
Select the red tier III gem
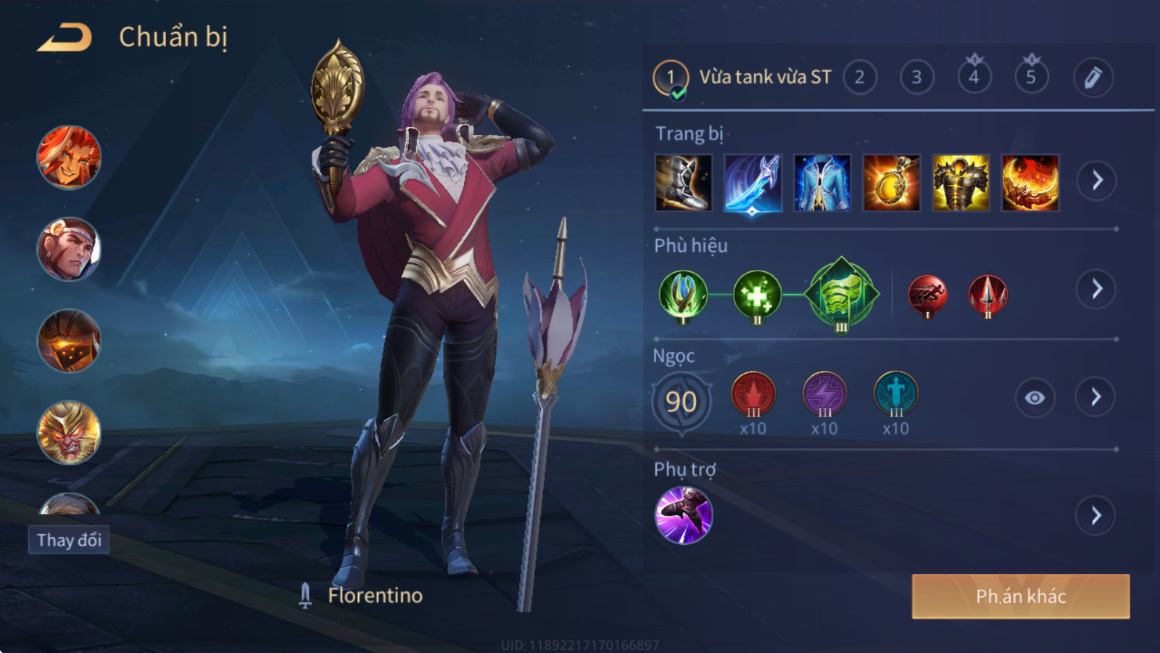coord(753,395)
